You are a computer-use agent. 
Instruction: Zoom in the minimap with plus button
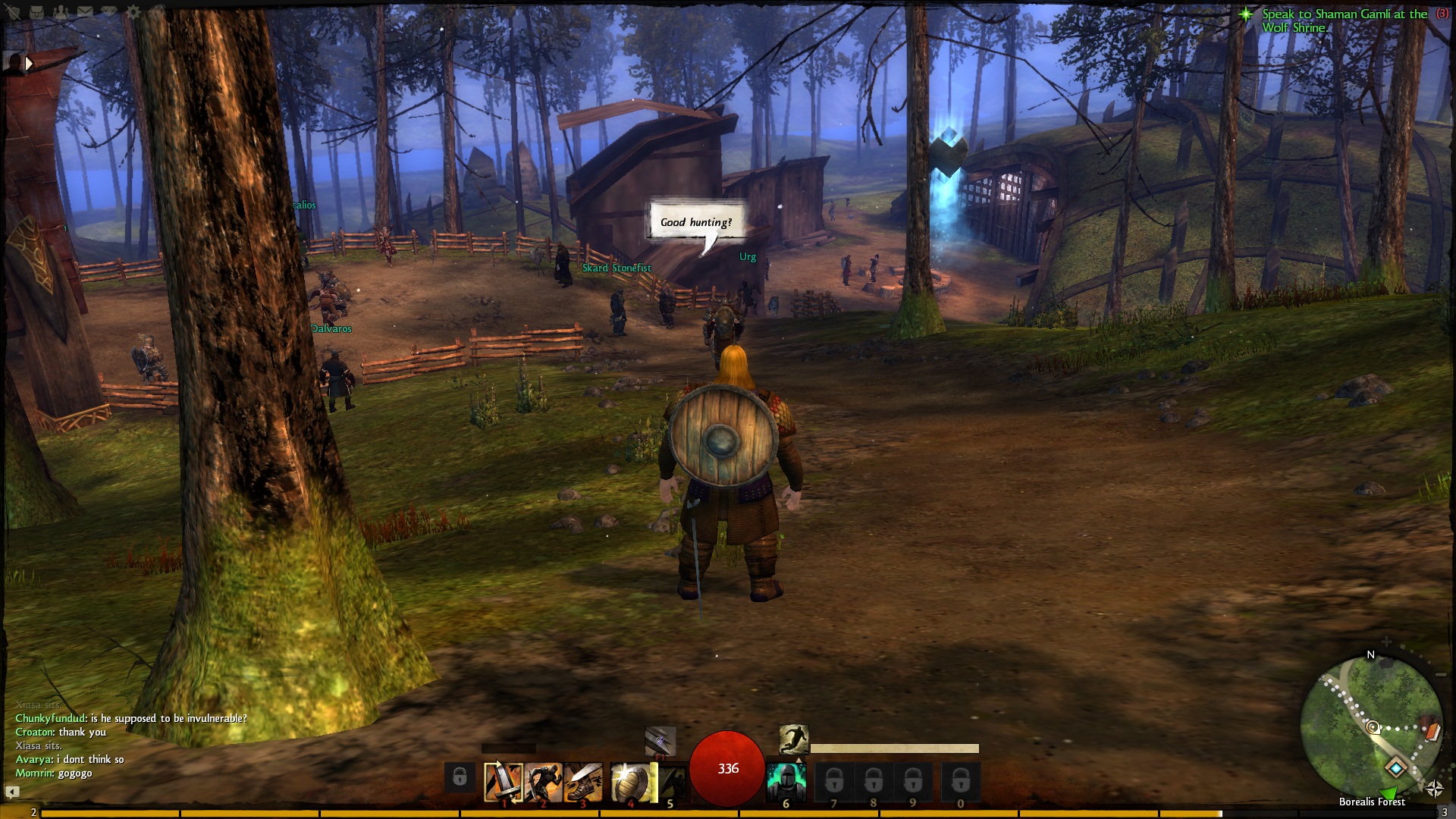click(x=1386, y=642)
